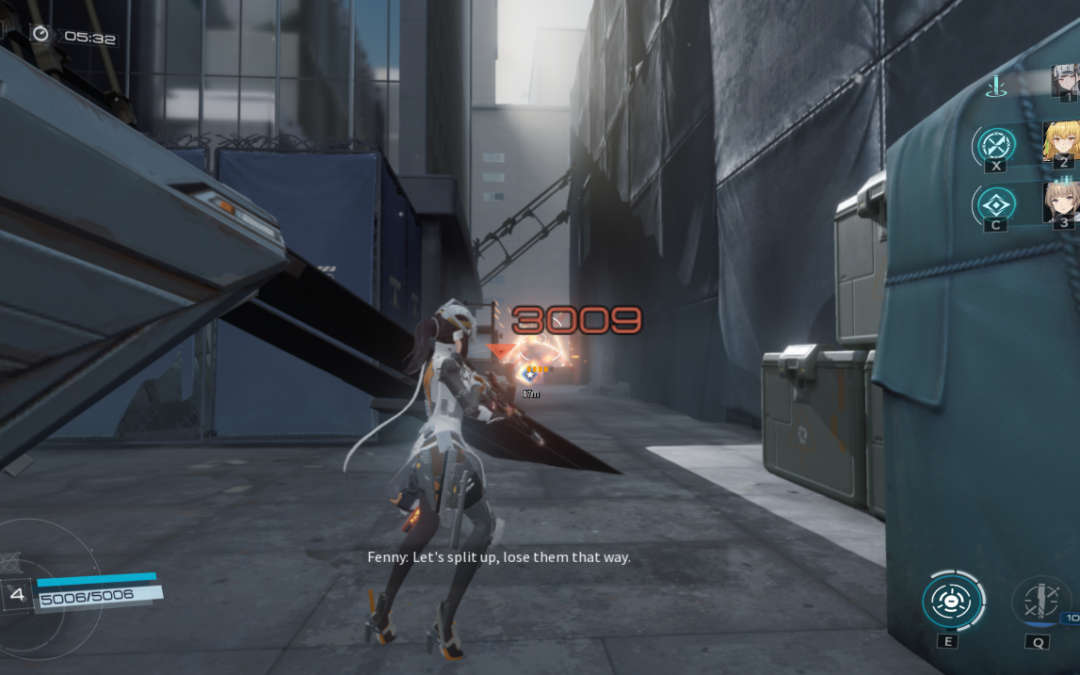Choose the brown-haired squad member portrait

click(x=1060, y=202)
